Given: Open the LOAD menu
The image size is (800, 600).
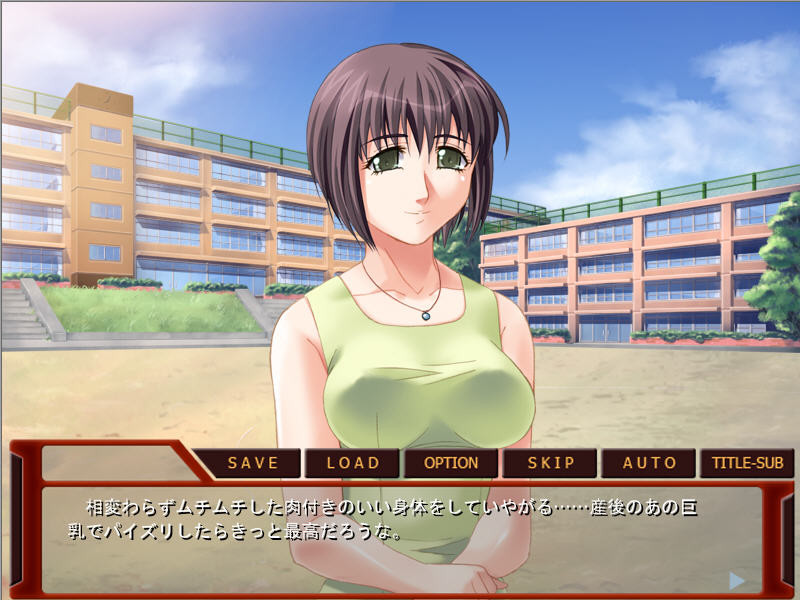Looking at the screenshot, I should tap(353, 464).
